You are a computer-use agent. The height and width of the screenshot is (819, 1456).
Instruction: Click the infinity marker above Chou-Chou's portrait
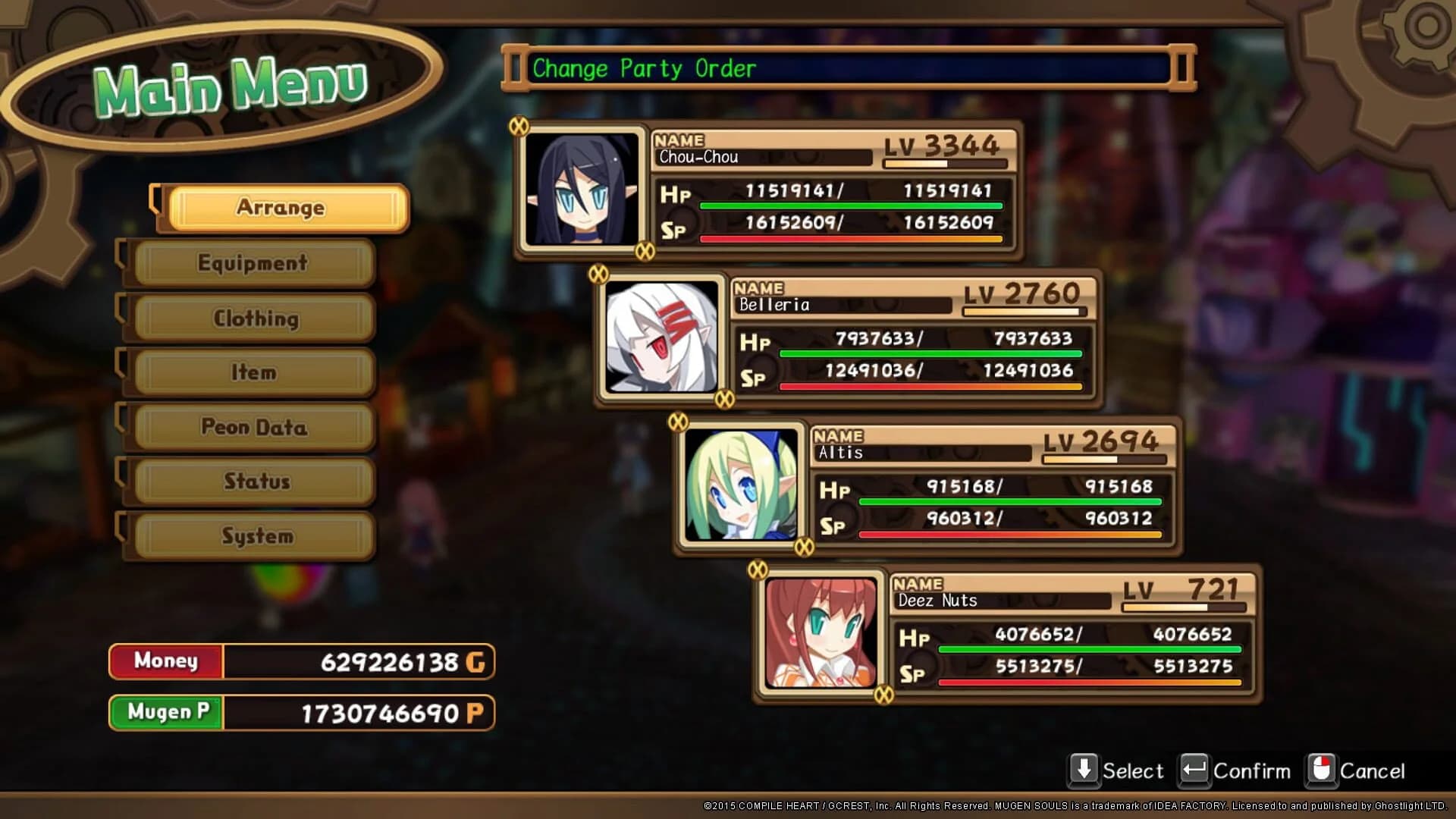(x=519, y=127)
